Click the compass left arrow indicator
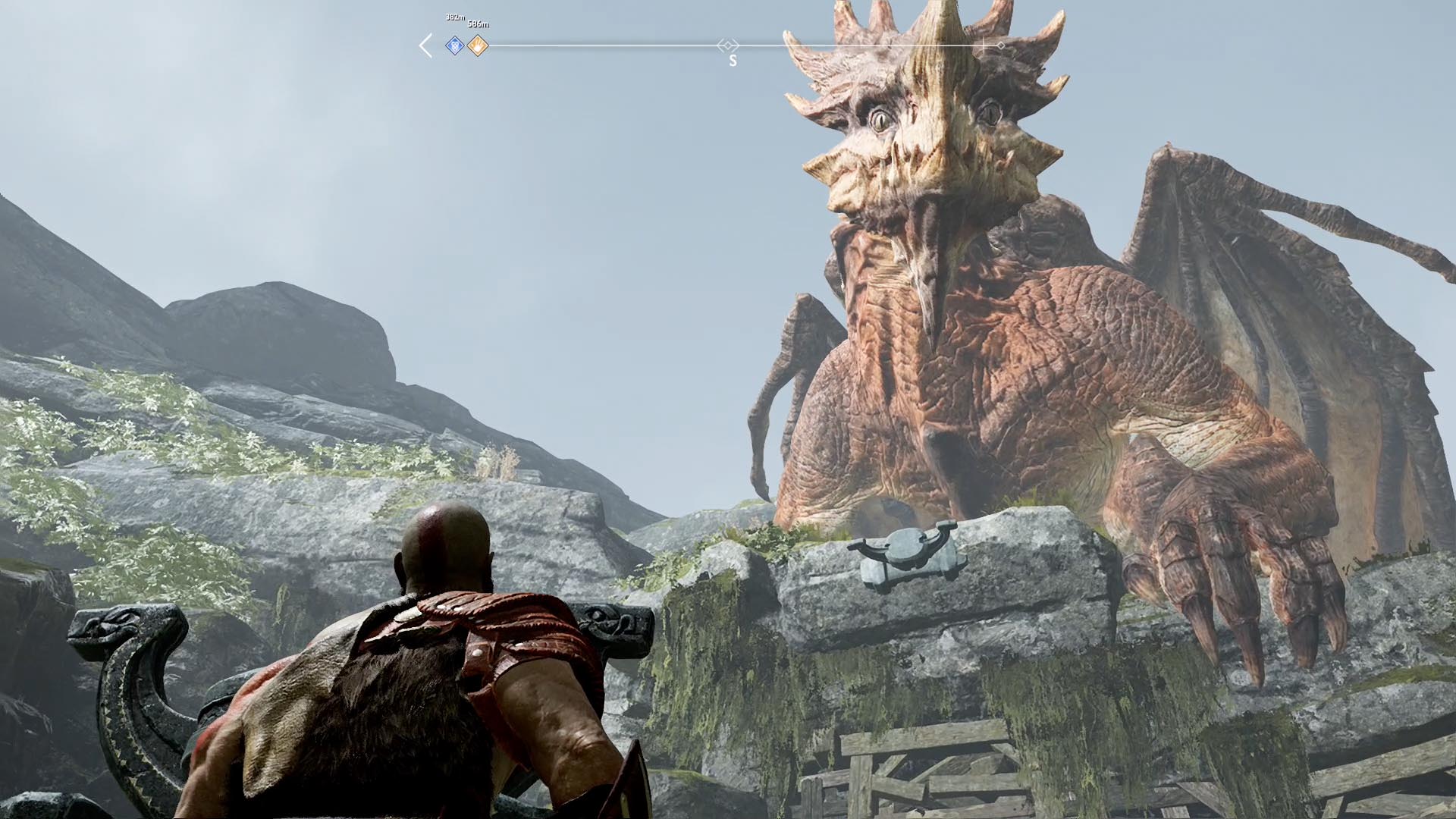This screenshot has height=819, width=1456. 425,46
